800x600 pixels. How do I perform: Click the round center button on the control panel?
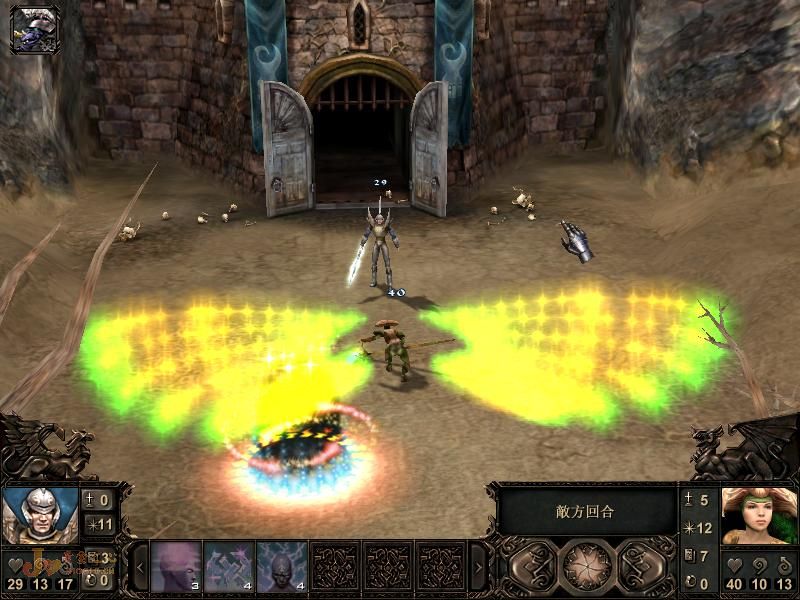point(587,566)
